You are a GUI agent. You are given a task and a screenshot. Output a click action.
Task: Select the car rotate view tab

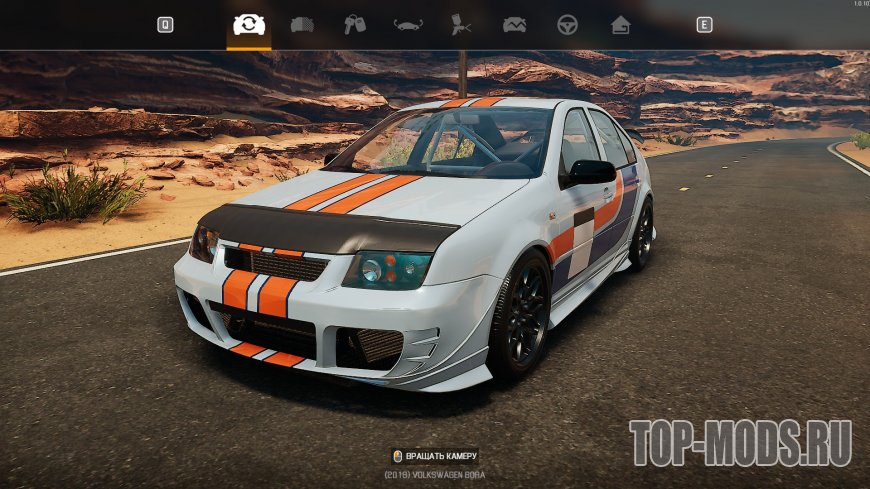coord(249,25)
